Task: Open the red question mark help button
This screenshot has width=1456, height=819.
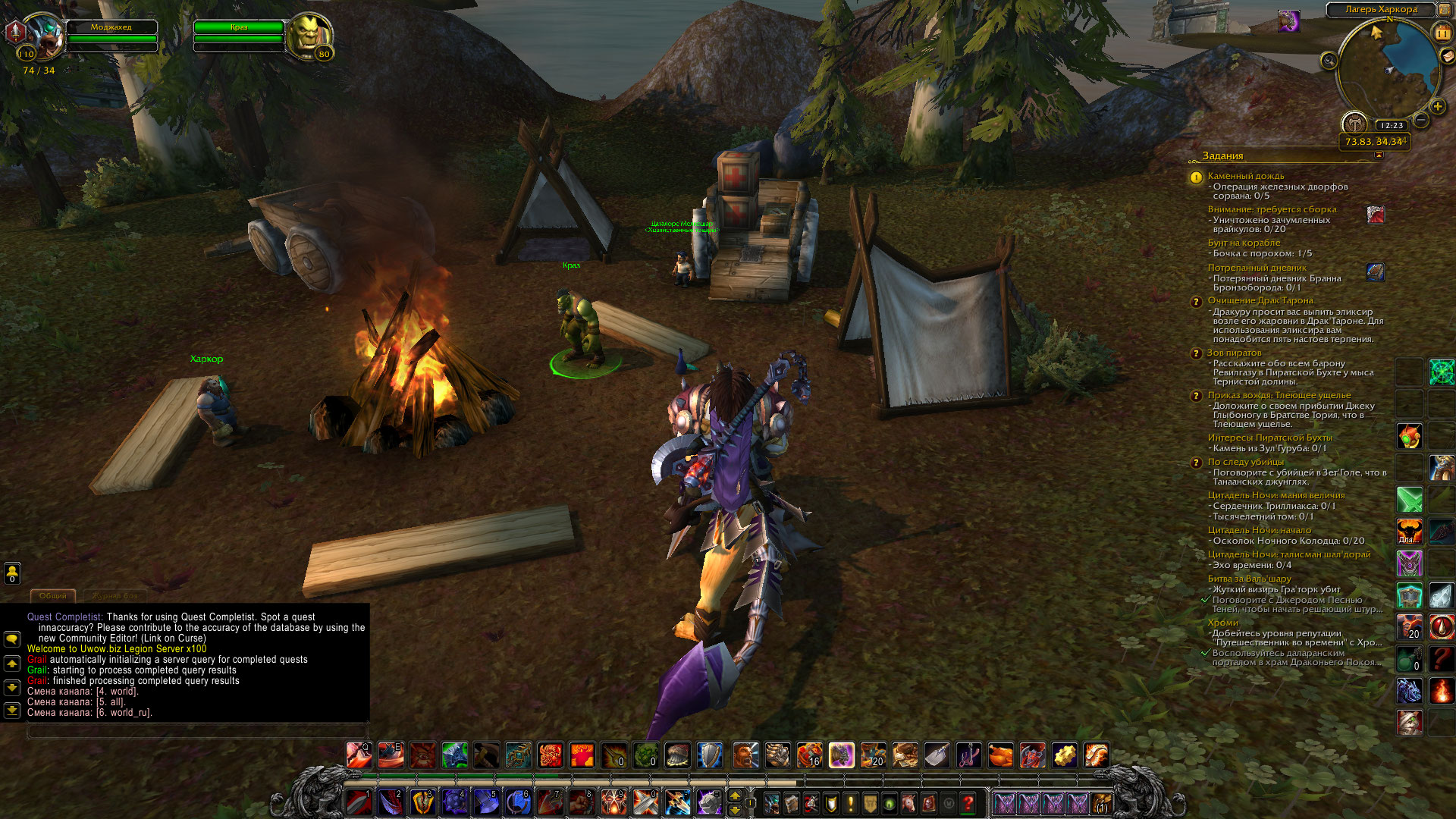Action: coord(968,802)
